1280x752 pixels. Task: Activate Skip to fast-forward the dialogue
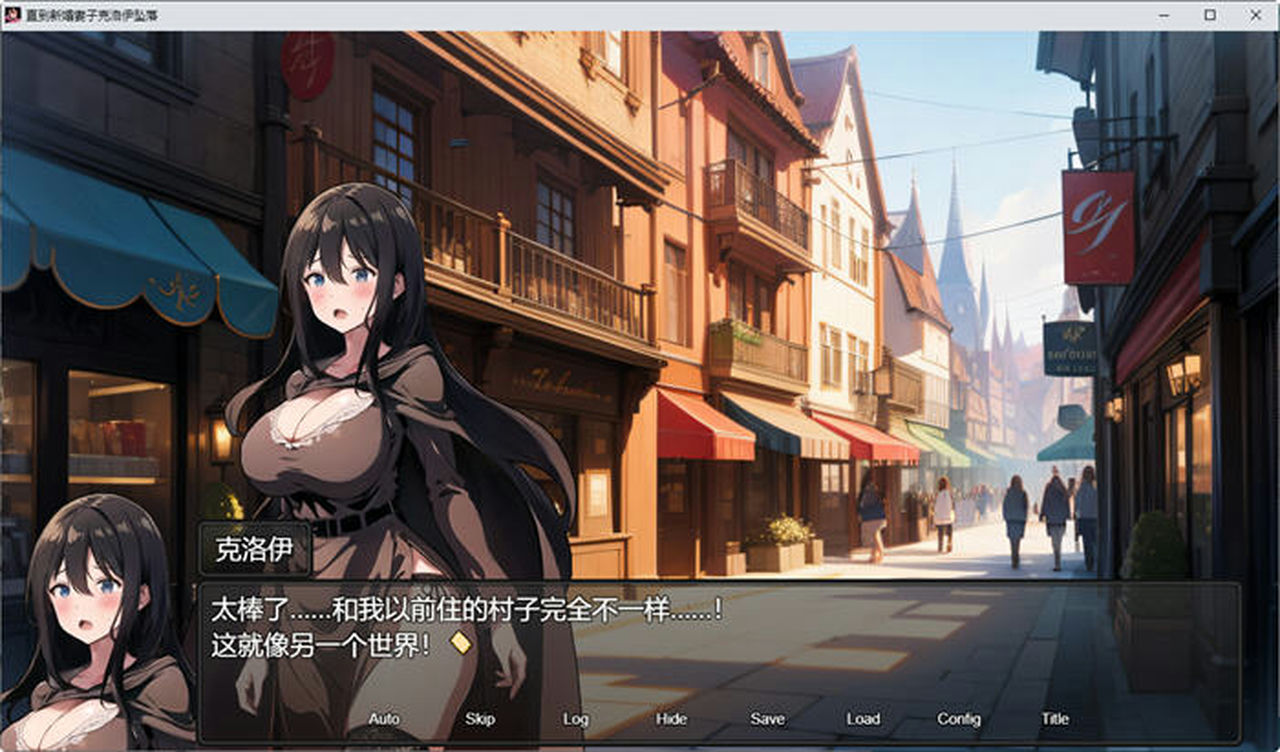tap(479, 718)
